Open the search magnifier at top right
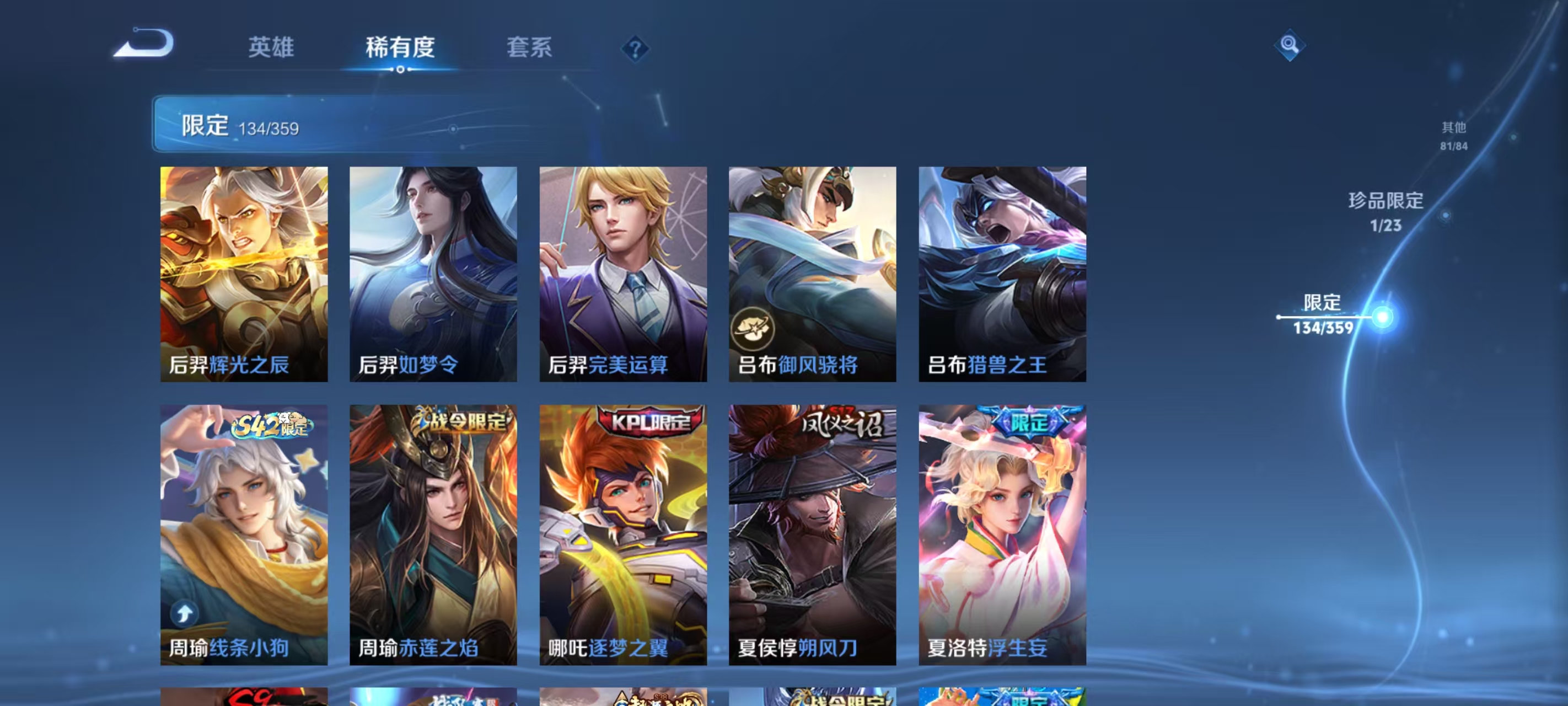 tap(1291, 45)
